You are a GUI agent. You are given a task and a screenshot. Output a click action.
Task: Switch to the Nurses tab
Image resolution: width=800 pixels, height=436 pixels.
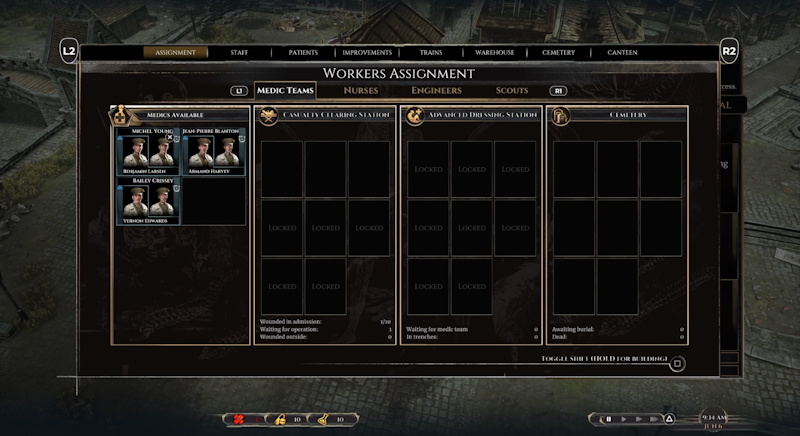click(x=361, y=91)
